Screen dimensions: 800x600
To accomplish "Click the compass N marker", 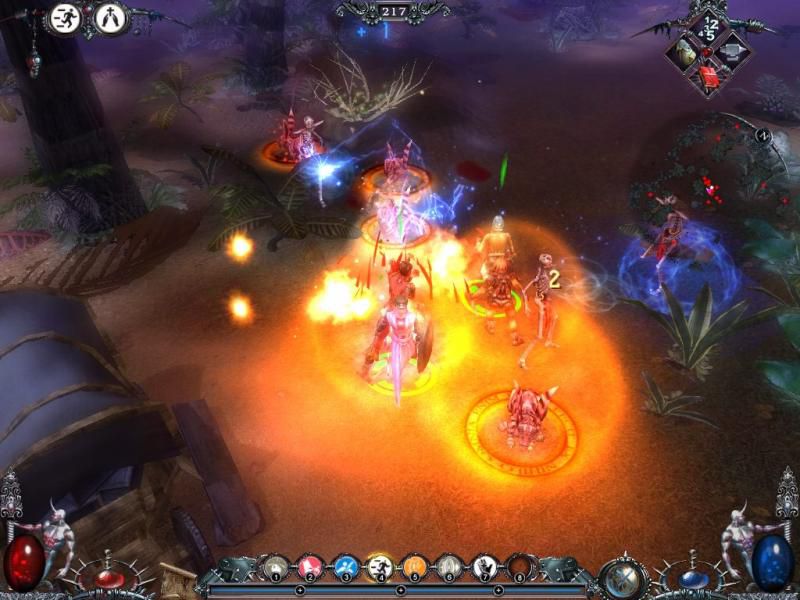I will point(762,137).
